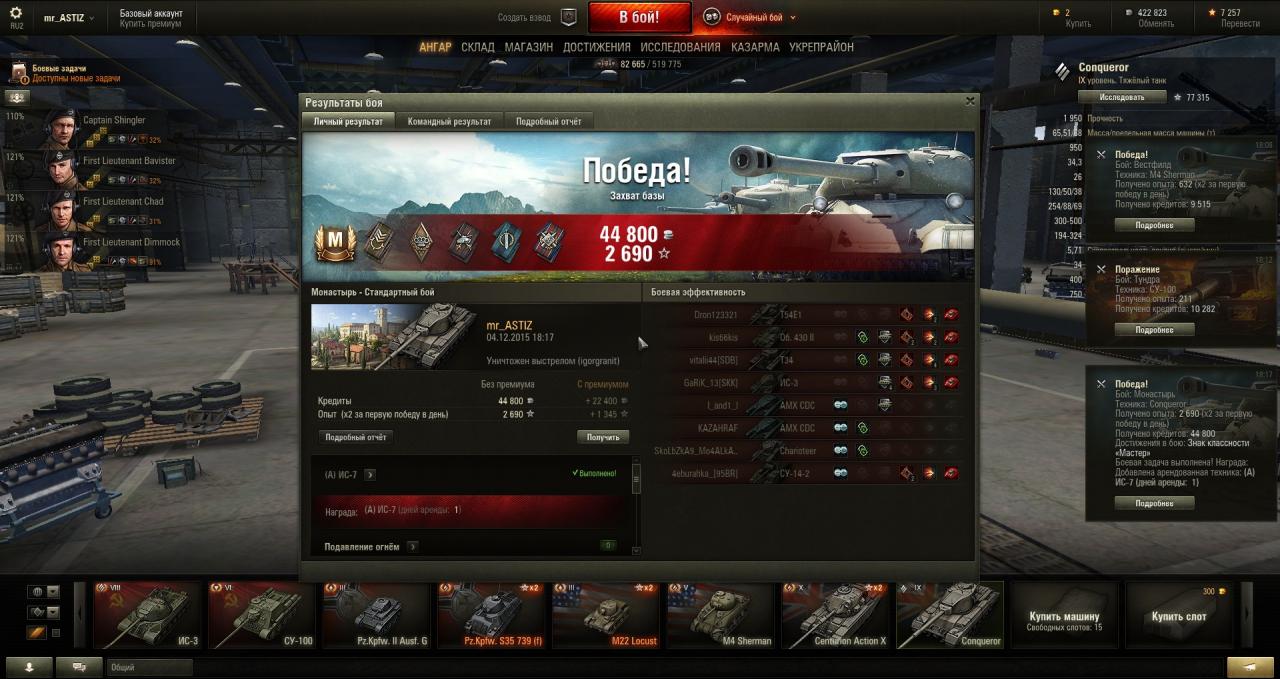
Task: Click the Купить слот button
Action: tap(1178, 616)
